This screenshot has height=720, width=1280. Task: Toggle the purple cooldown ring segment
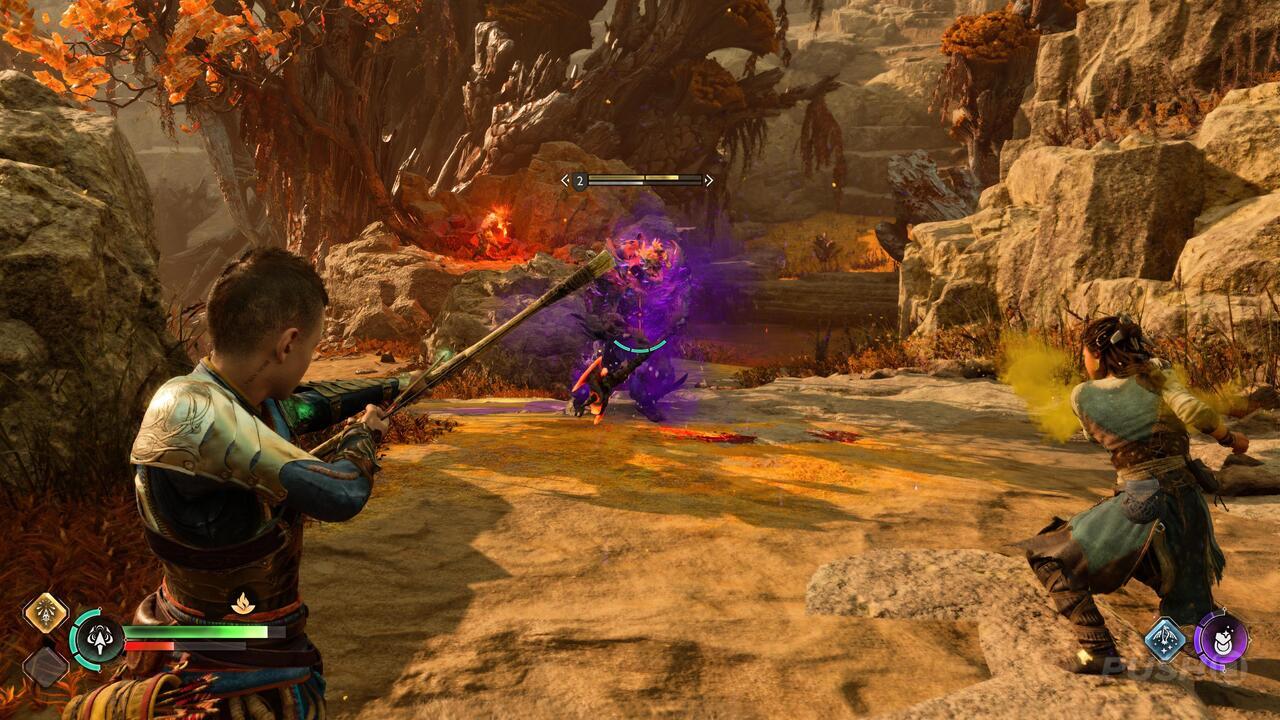(x=1200, y=639)
